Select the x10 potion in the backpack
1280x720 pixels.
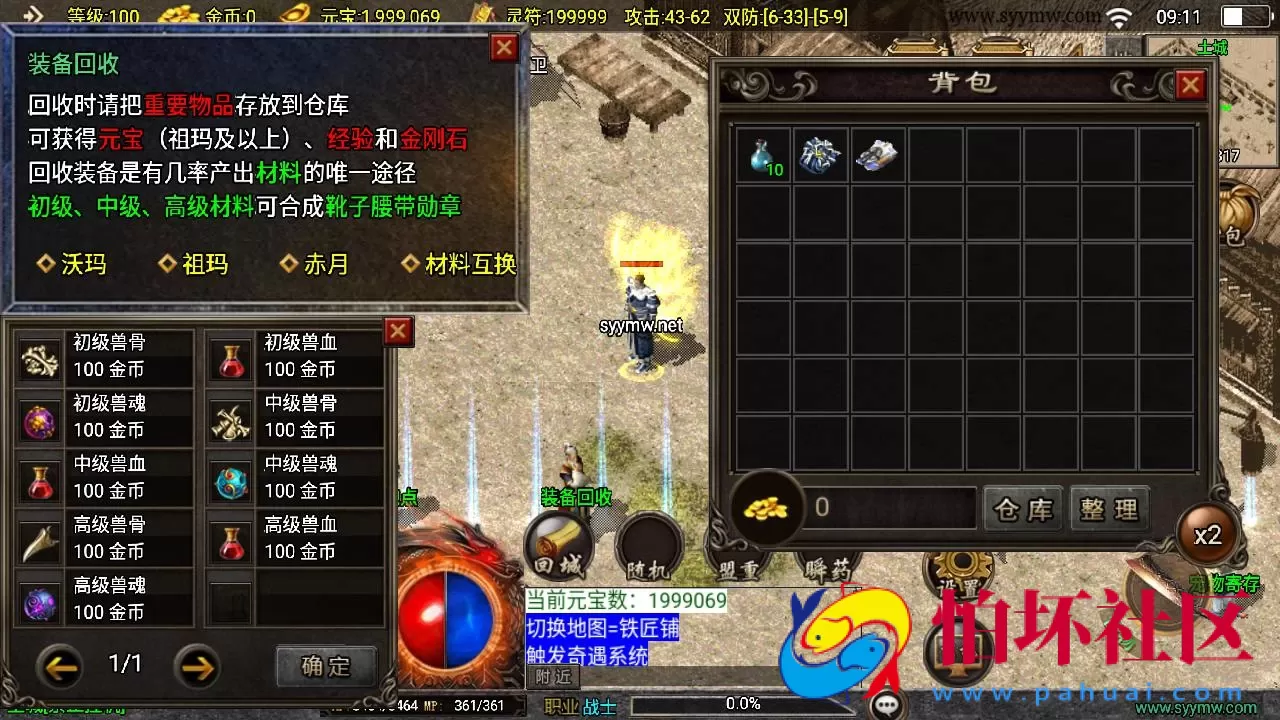click(765, 153)
